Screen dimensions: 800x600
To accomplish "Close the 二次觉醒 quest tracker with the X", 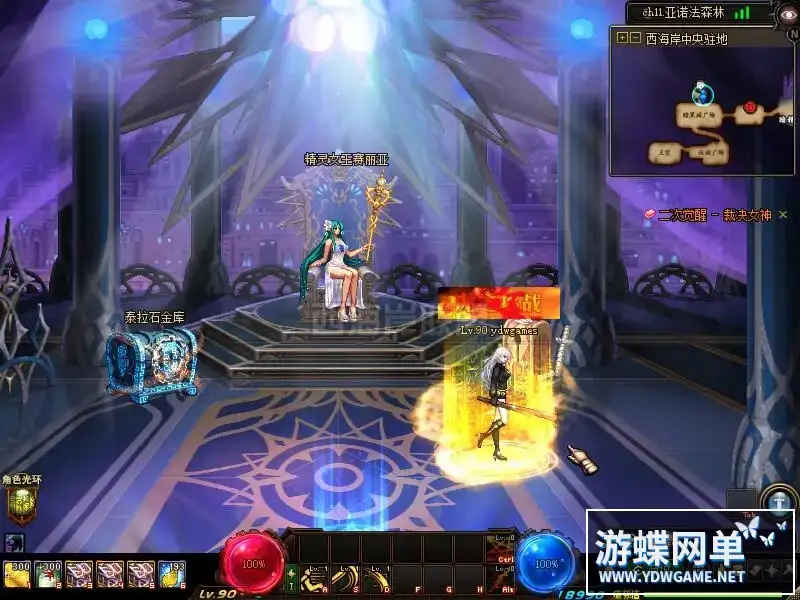I will pos(783,214).
